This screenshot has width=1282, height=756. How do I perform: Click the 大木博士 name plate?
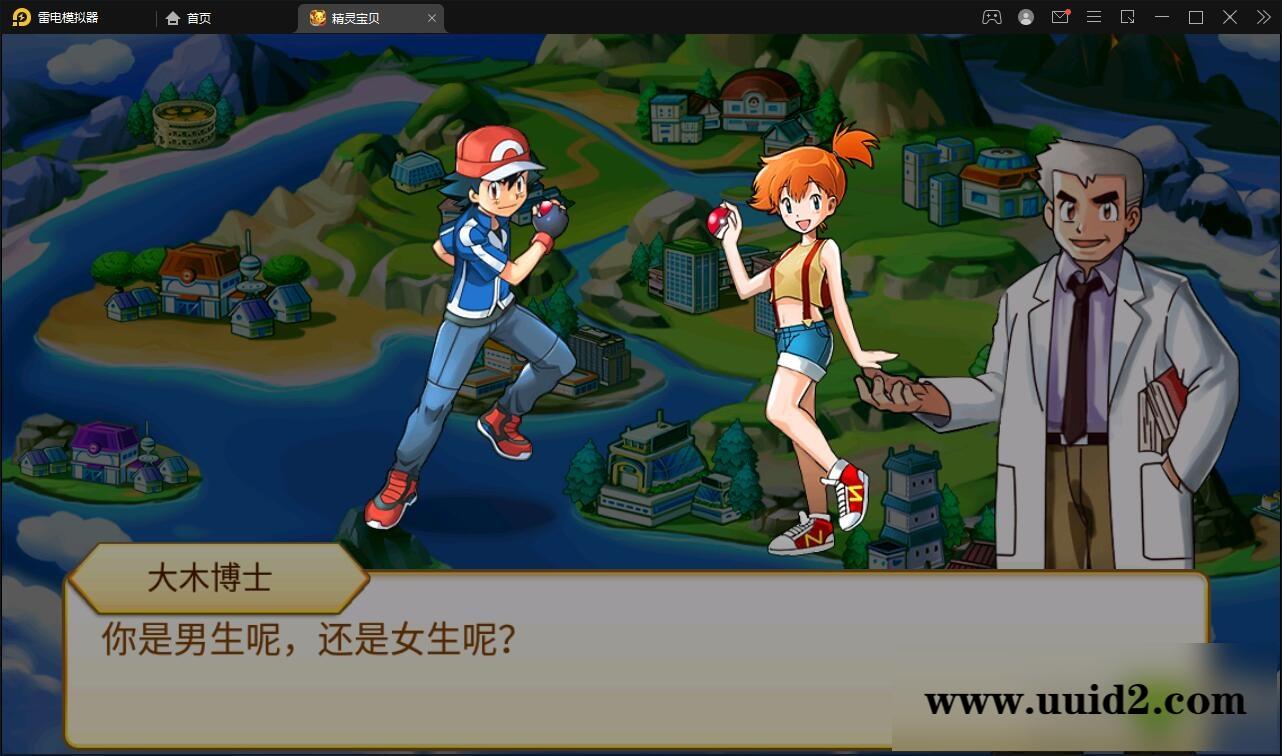click(212, 580)
